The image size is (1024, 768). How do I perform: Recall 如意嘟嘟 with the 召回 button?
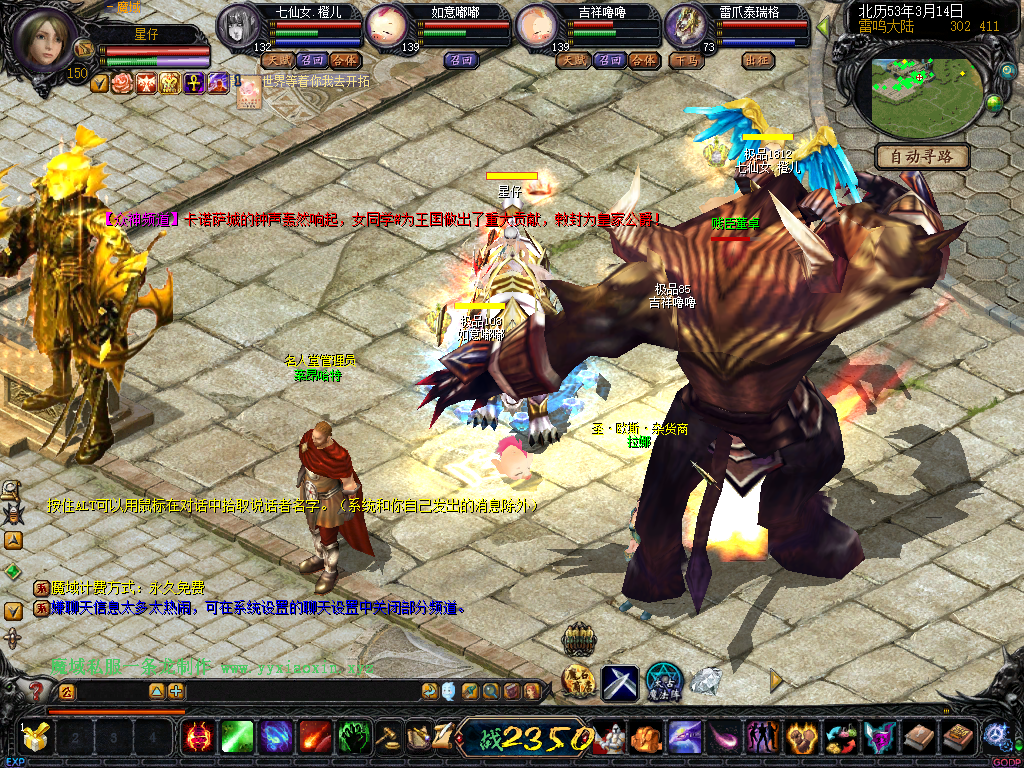pyautogui.click(x=461, y=60)
